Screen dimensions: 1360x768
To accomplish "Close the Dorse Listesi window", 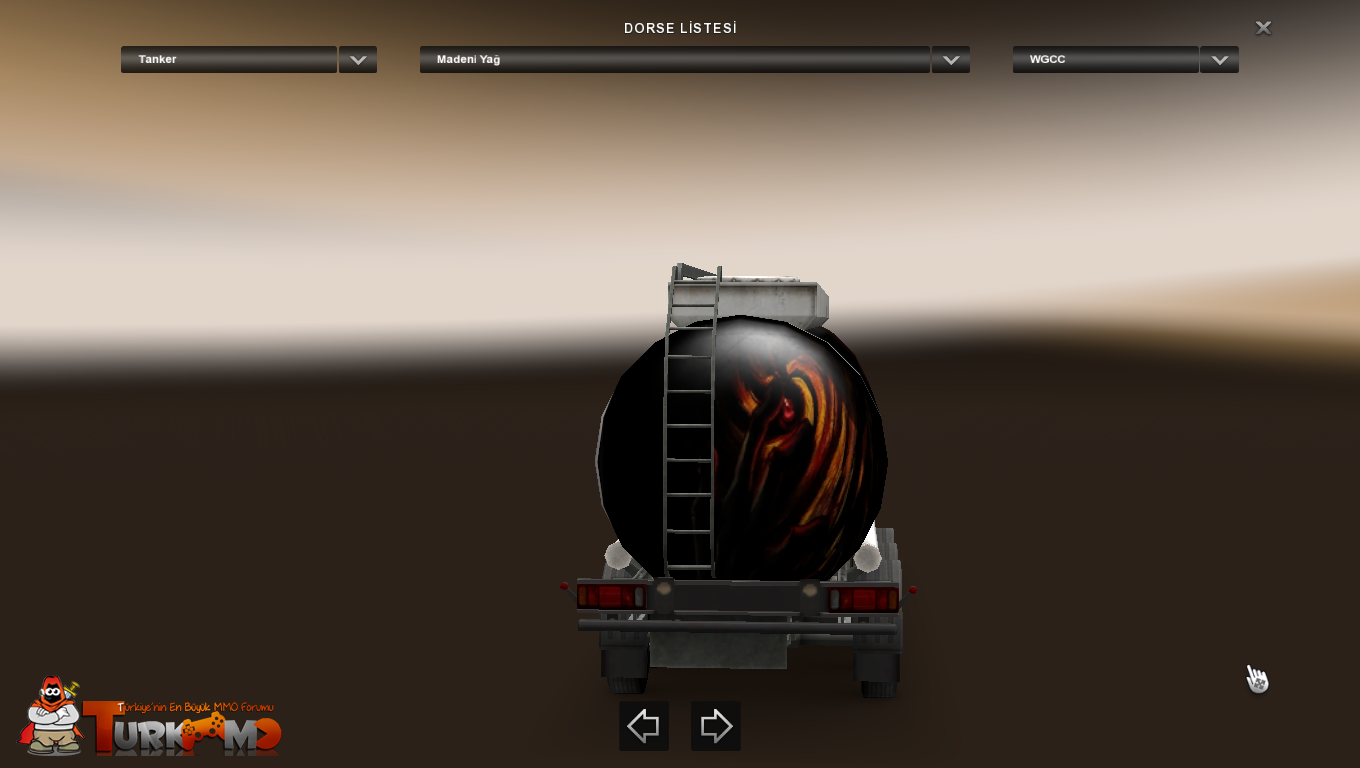I will pos(1263,28).
